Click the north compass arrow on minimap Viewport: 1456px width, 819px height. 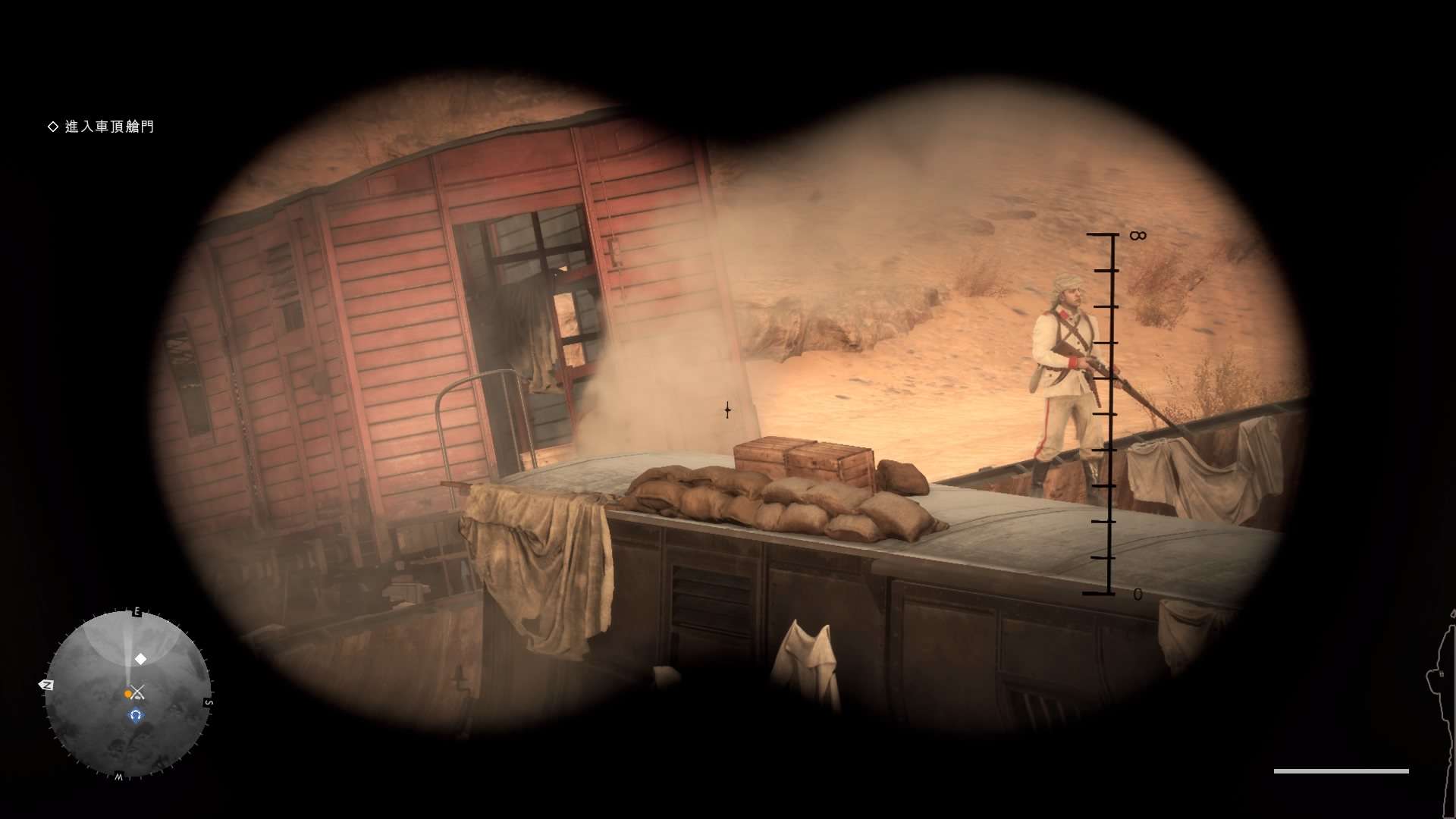tap(46, 685)
